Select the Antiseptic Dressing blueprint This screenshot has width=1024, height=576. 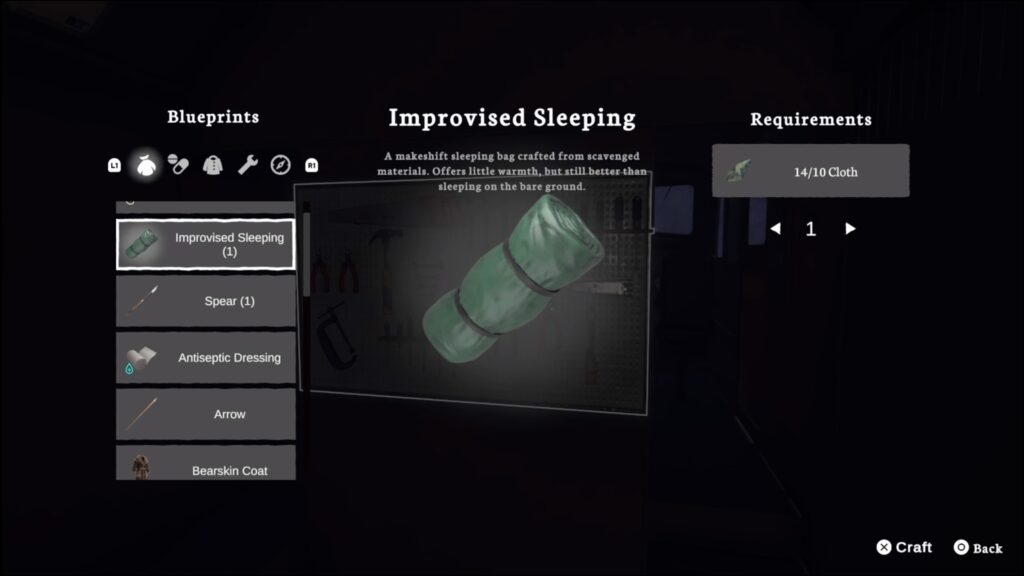(x=206, y=358)
